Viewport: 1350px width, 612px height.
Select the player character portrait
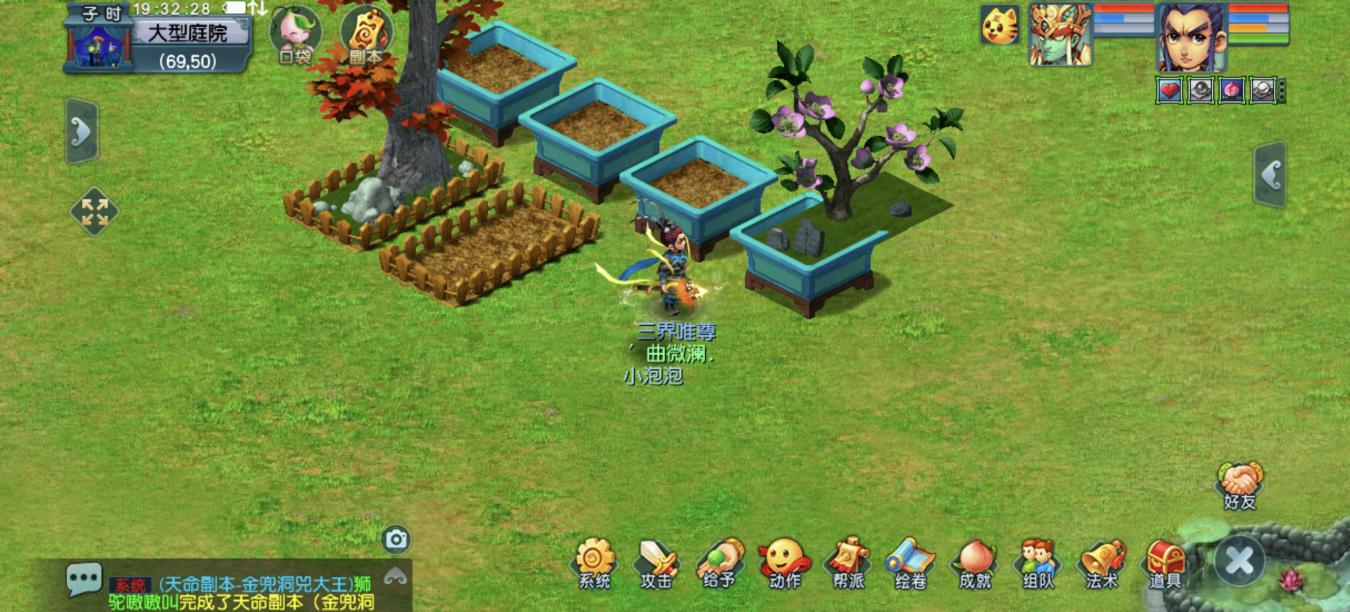1191,36
